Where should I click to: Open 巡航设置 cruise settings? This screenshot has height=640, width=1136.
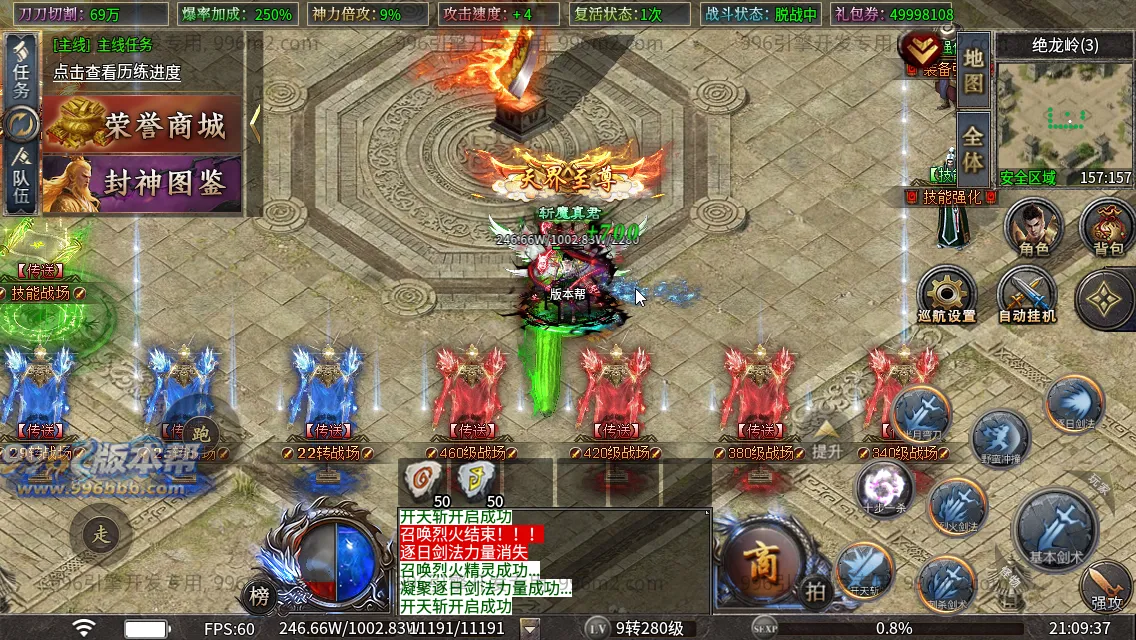point(946,297)
